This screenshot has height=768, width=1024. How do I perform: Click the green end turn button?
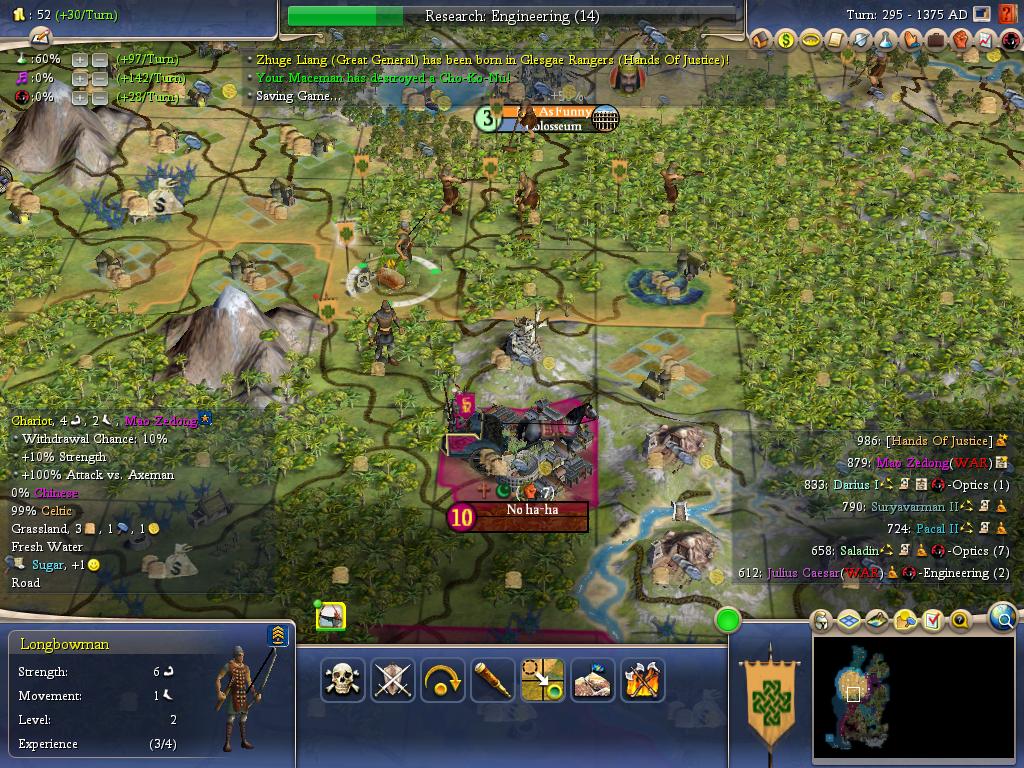click(x=728, y=621)
